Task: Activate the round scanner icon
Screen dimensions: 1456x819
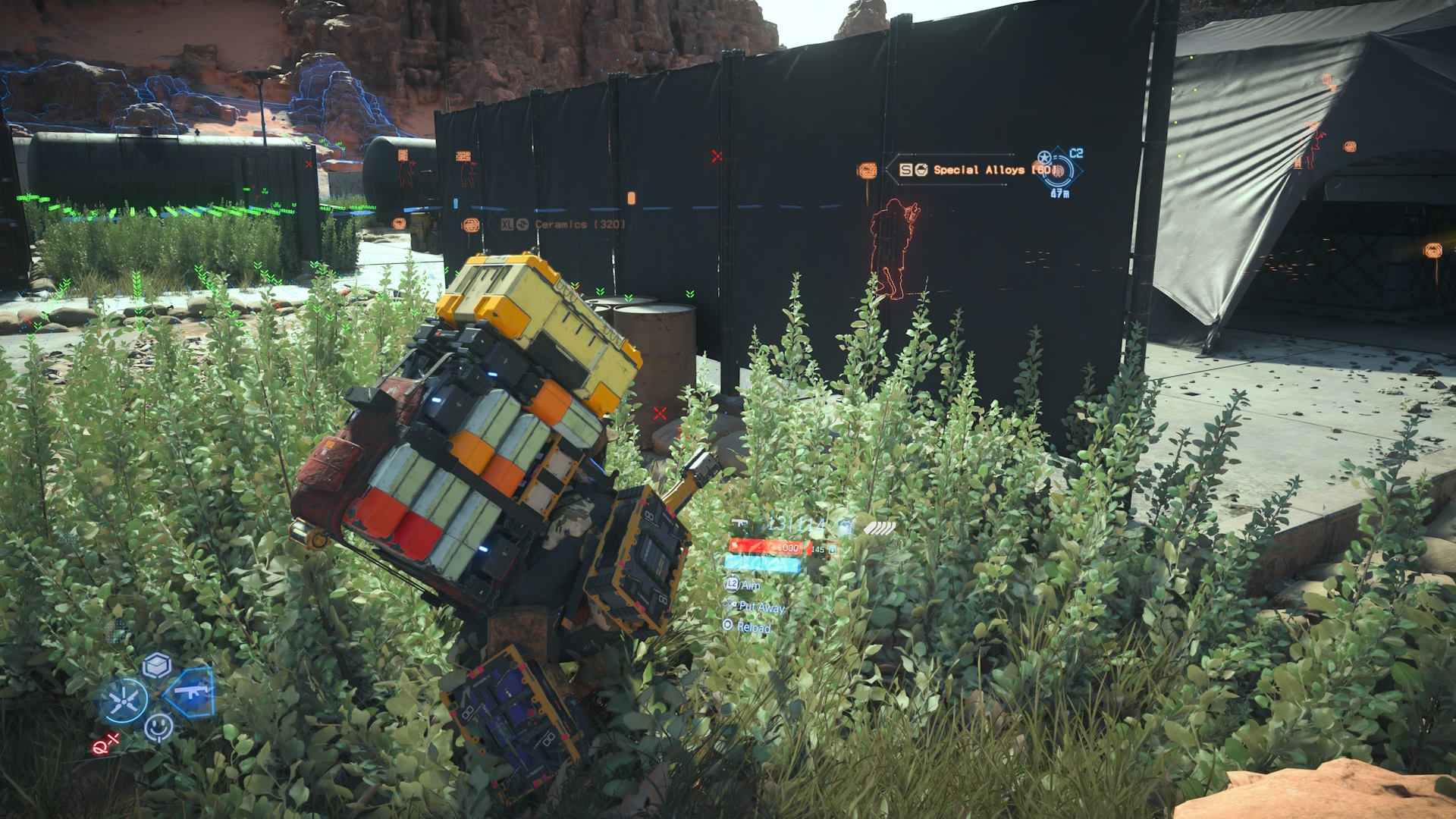Action: 124,700
